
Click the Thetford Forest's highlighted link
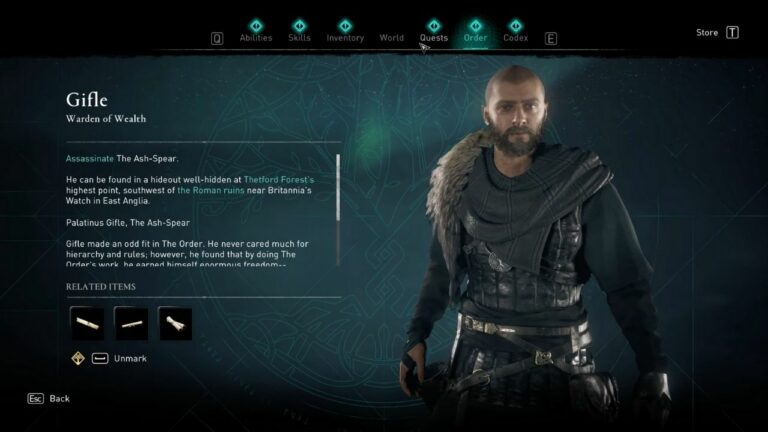tap(279, 179)
